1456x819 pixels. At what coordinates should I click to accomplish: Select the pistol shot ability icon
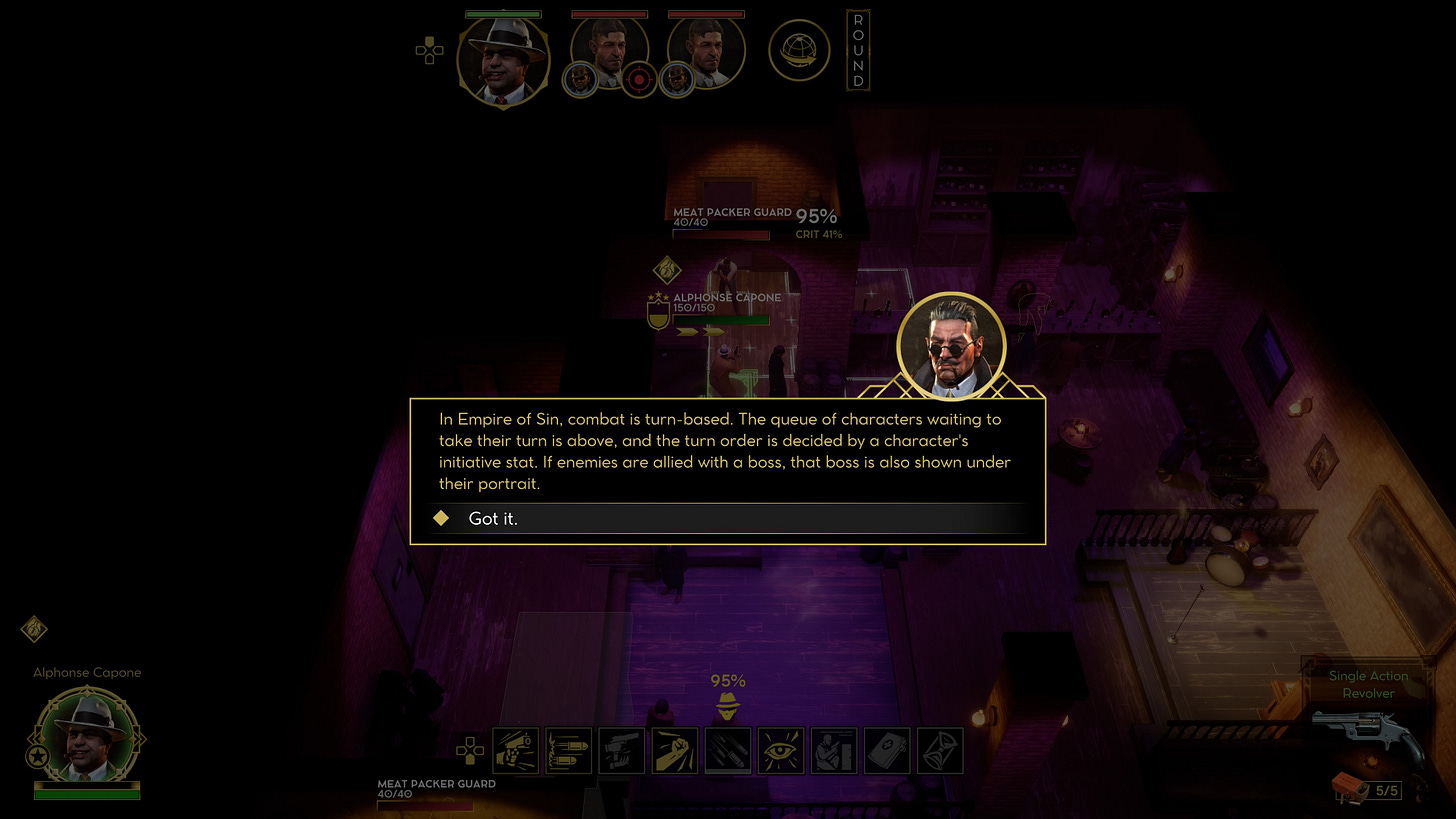click(516, 751)
